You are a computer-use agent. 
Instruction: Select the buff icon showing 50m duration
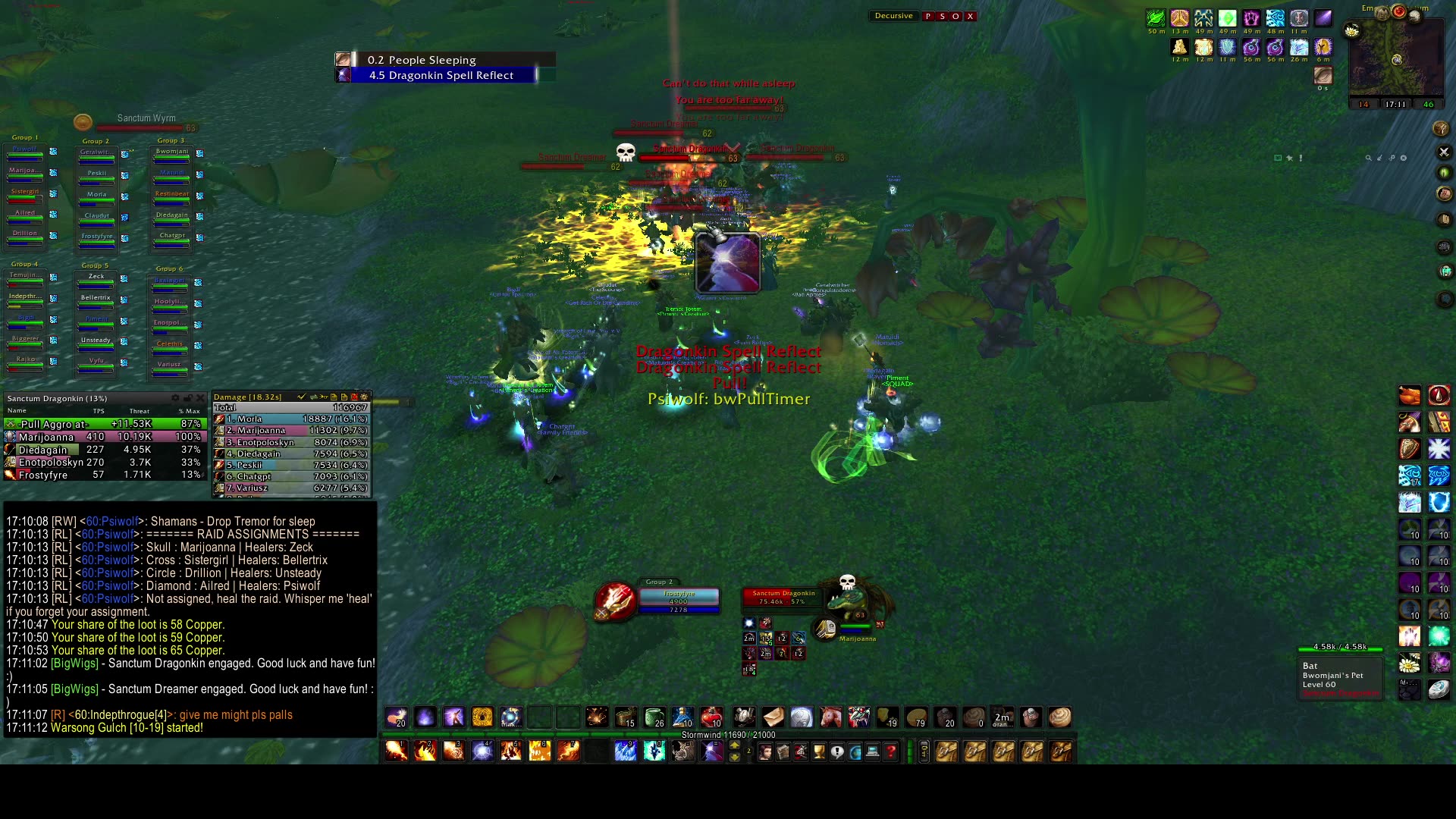coord(1156,18)
